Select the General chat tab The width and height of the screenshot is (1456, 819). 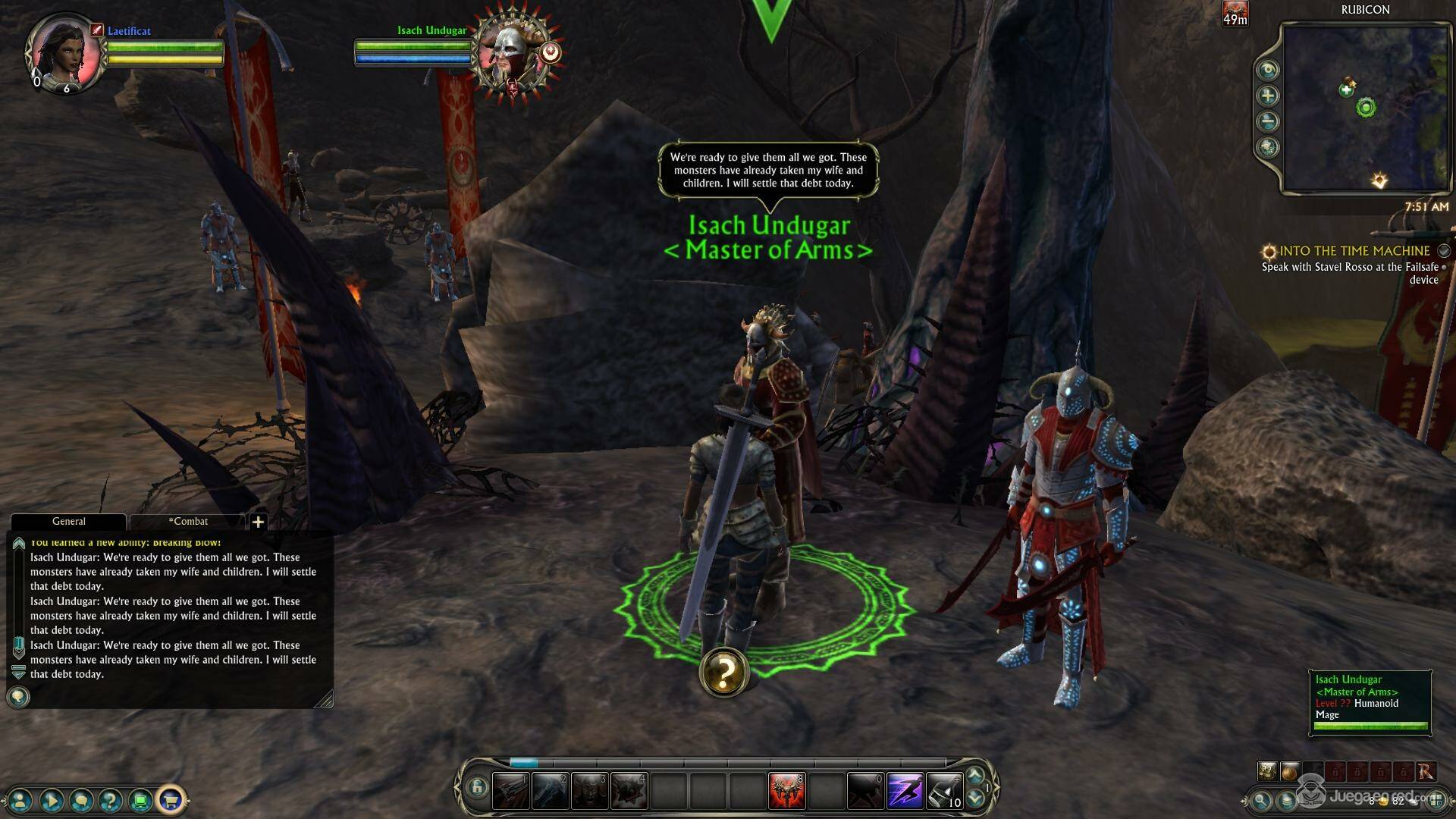[x=68, y=522]
